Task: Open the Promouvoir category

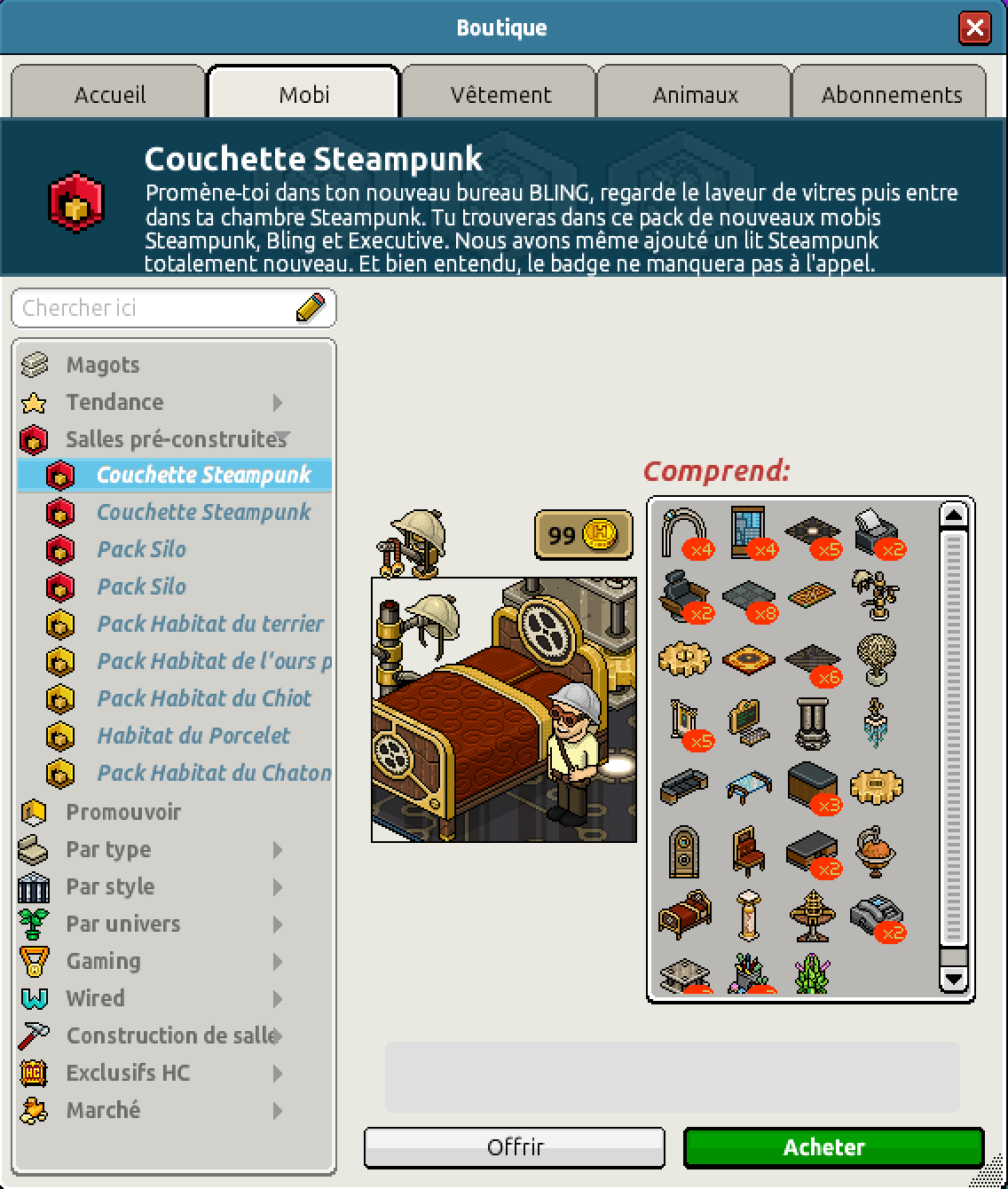Action: pyautogui.click(x=123, y=812)
